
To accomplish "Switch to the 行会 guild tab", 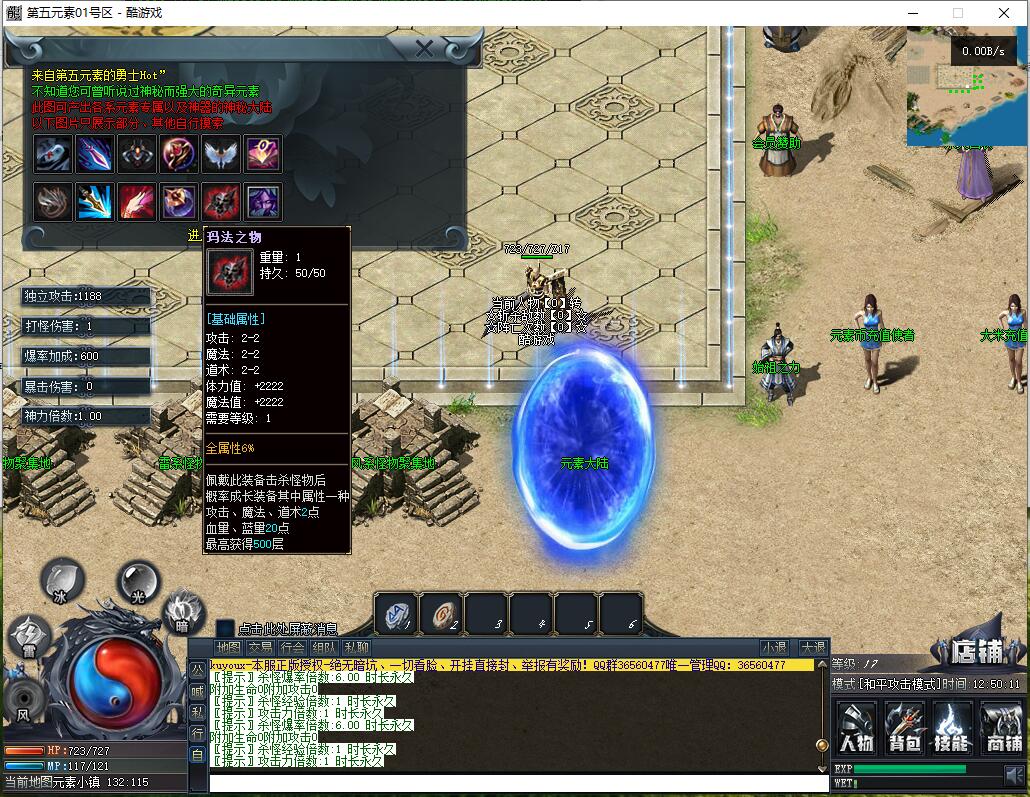I will (x=292, y=648).
